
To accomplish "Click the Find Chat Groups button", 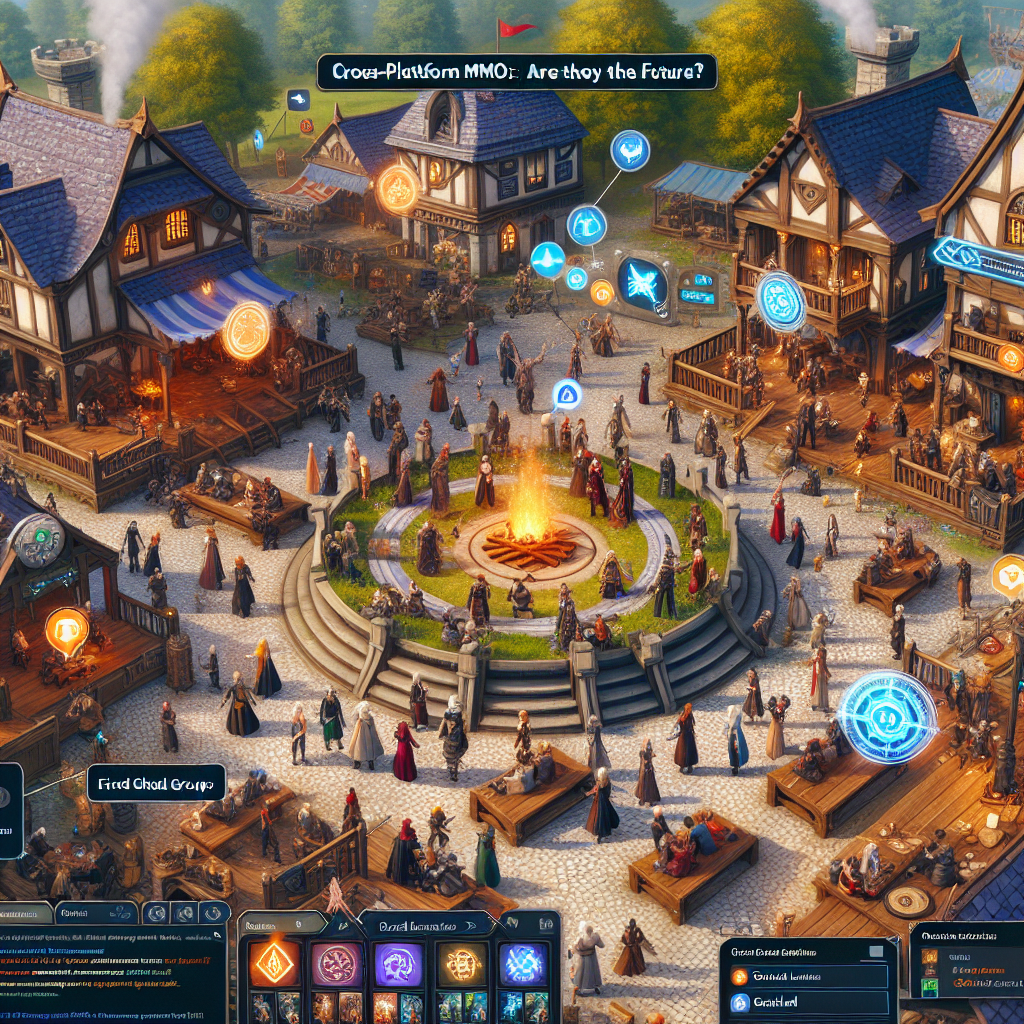I will 157,781.
